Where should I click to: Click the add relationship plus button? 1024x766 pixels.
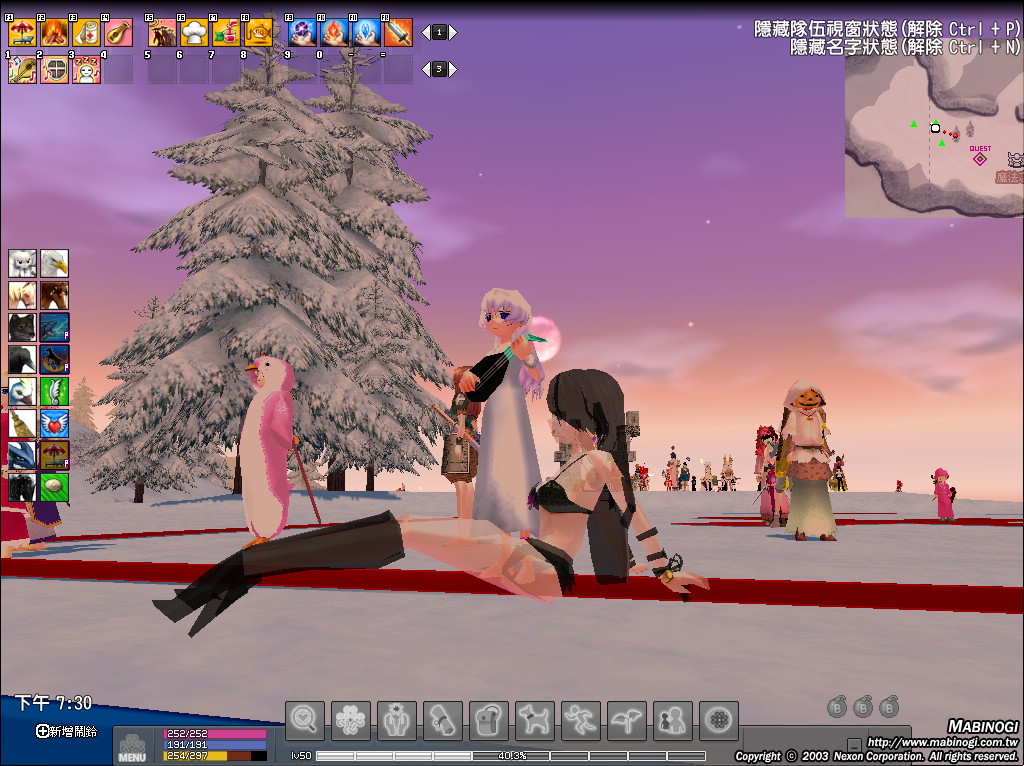[x=42, y=731]
